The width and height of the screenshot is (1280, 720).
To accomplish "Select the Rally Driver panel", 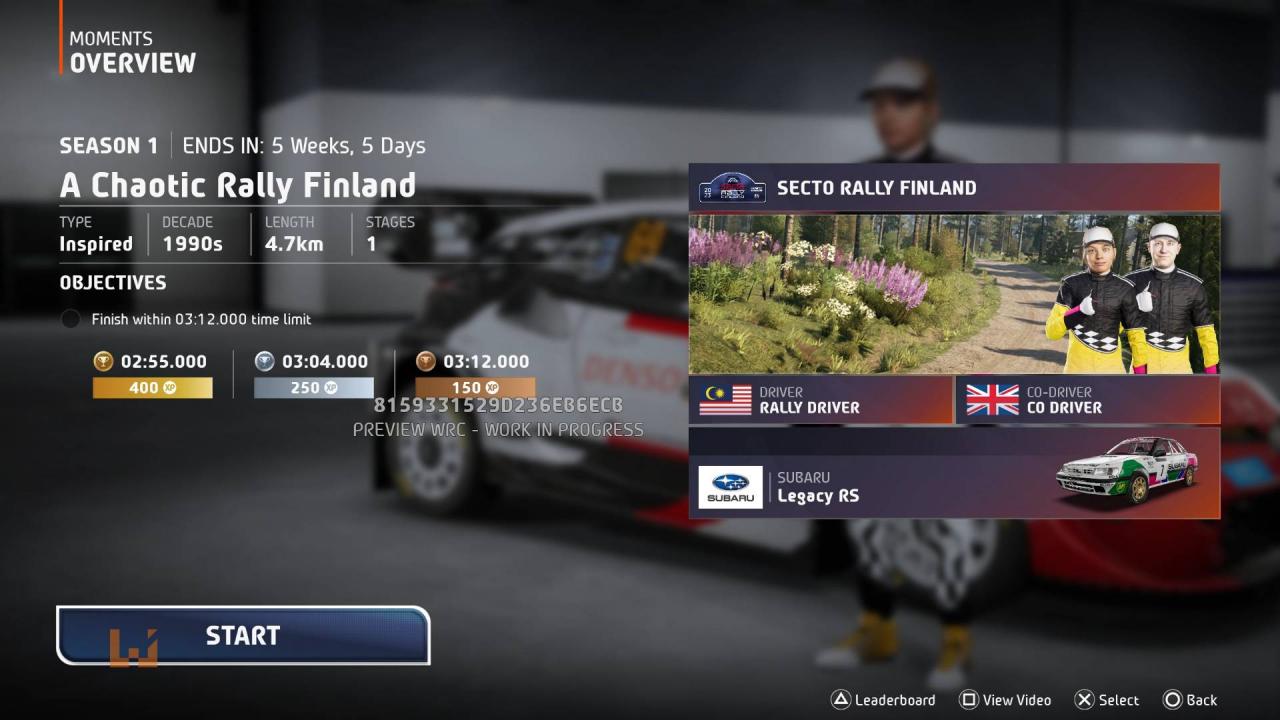I will pos(820,400).
